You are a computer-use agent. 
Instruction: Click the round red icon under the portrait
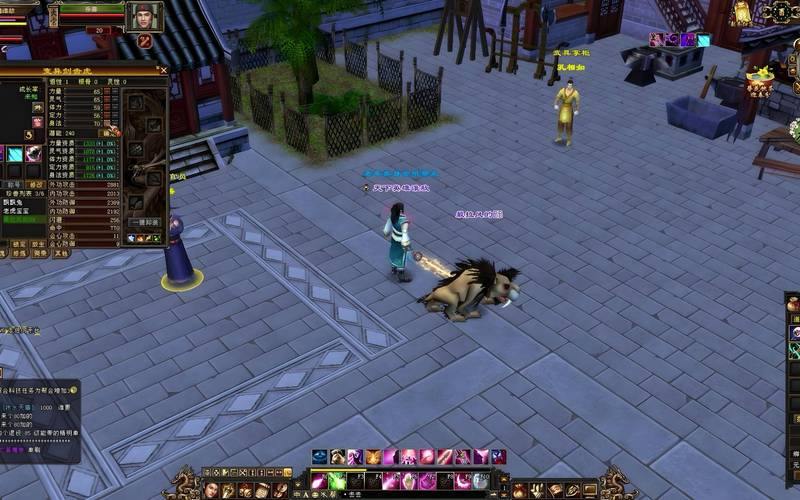[x=145, y=41]
